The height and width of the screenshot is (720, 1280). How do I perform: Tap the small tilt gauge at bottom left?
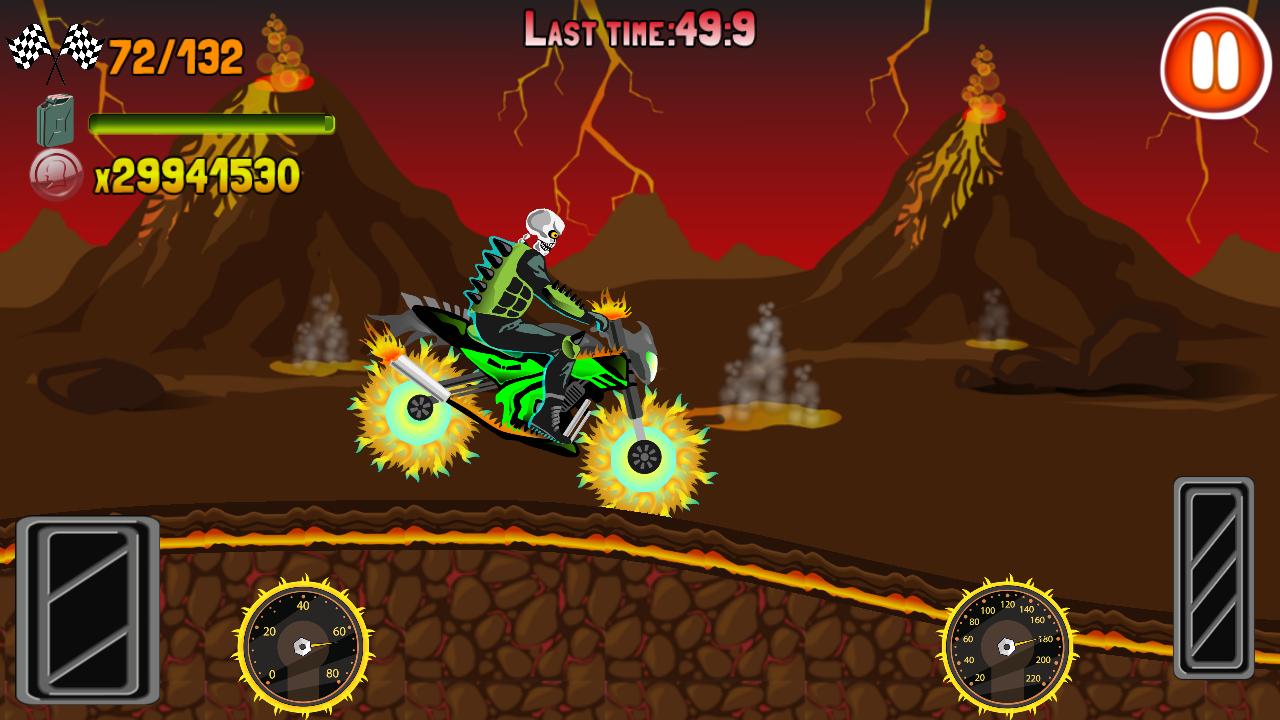[x=300, y=645]
